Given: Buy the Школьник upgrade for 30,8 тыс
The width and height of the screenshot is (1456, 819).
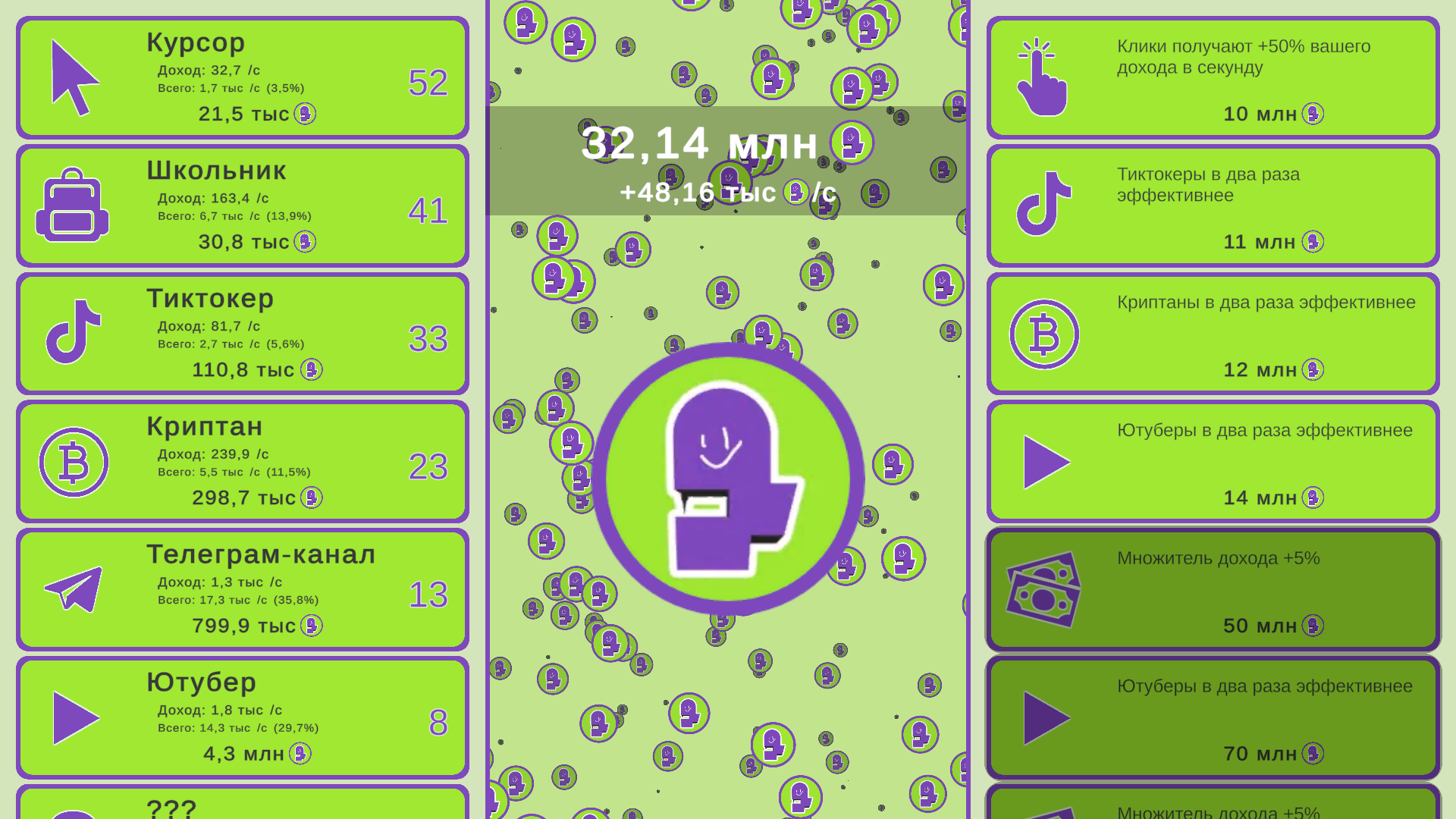Looking at the screenshot, I should pos(243,206).
